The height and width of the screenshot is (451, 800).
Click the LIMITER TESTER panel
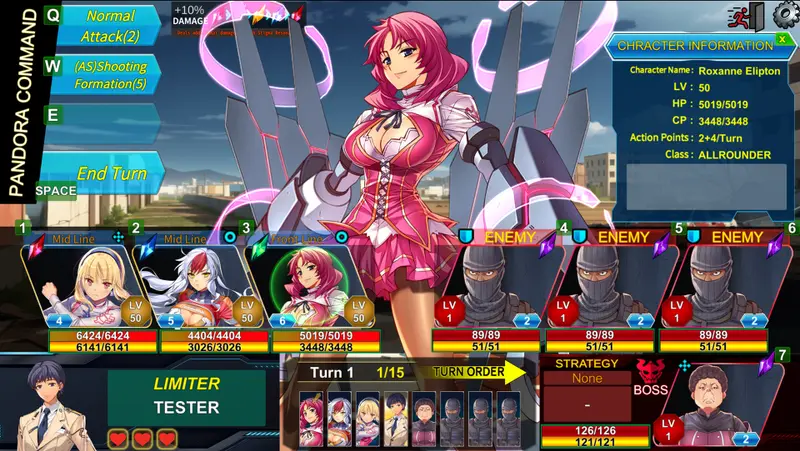click(x=186, y=397)
